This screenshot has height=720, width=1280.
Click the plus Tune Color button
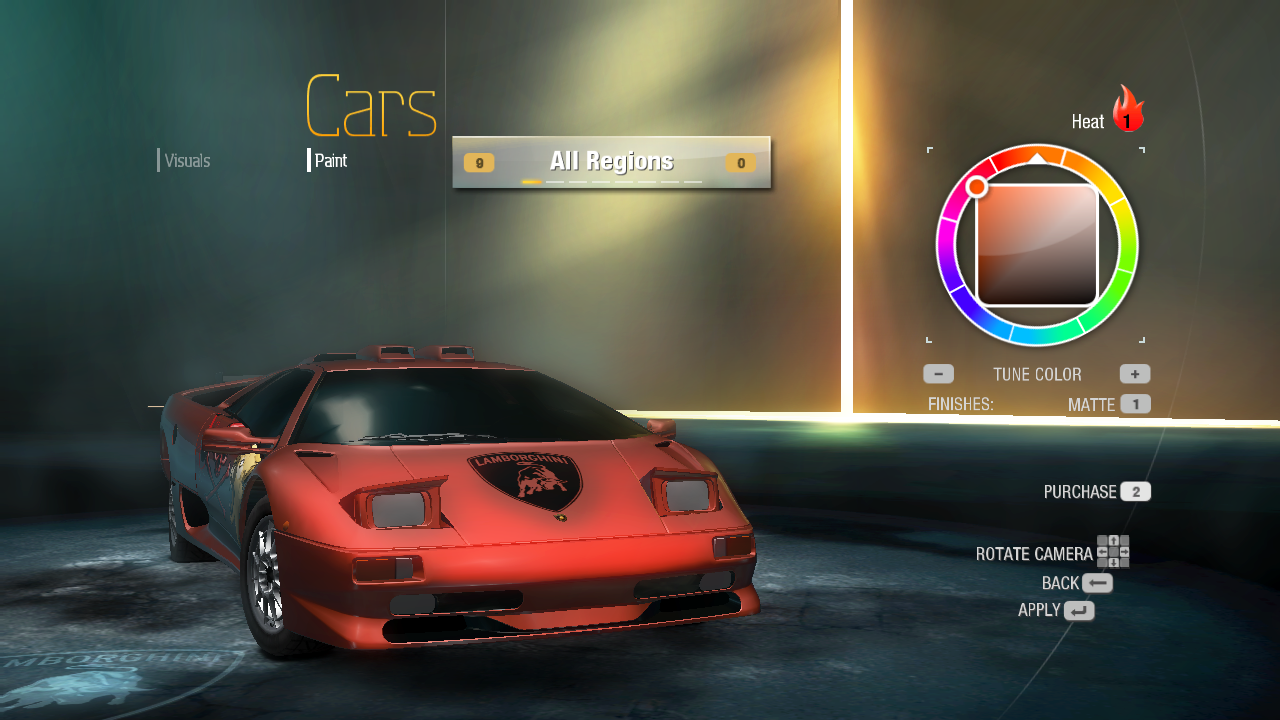click(x=1135, y=374)
